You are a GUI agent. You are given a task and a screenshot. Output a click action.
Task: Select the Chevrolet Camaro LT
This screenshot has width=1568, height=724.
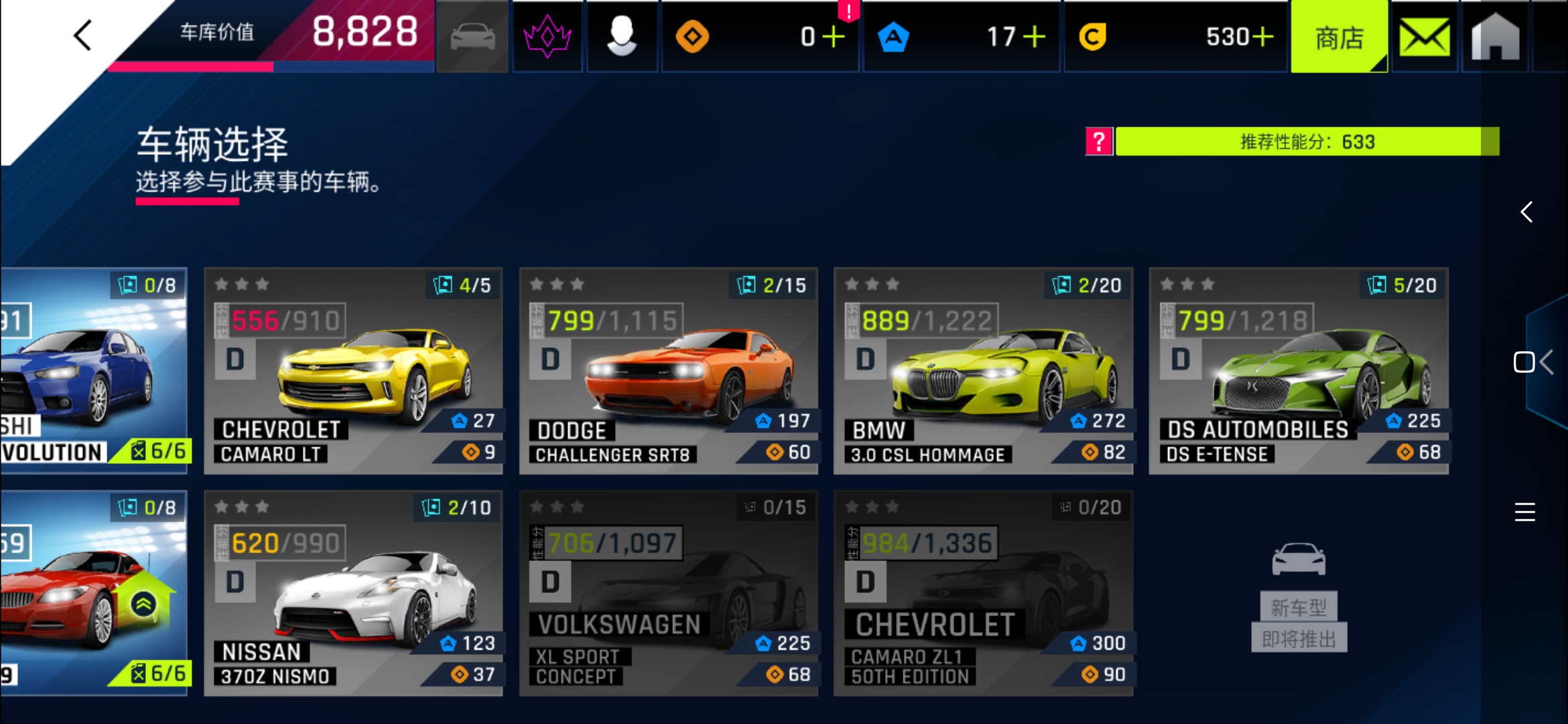(353, 371)
